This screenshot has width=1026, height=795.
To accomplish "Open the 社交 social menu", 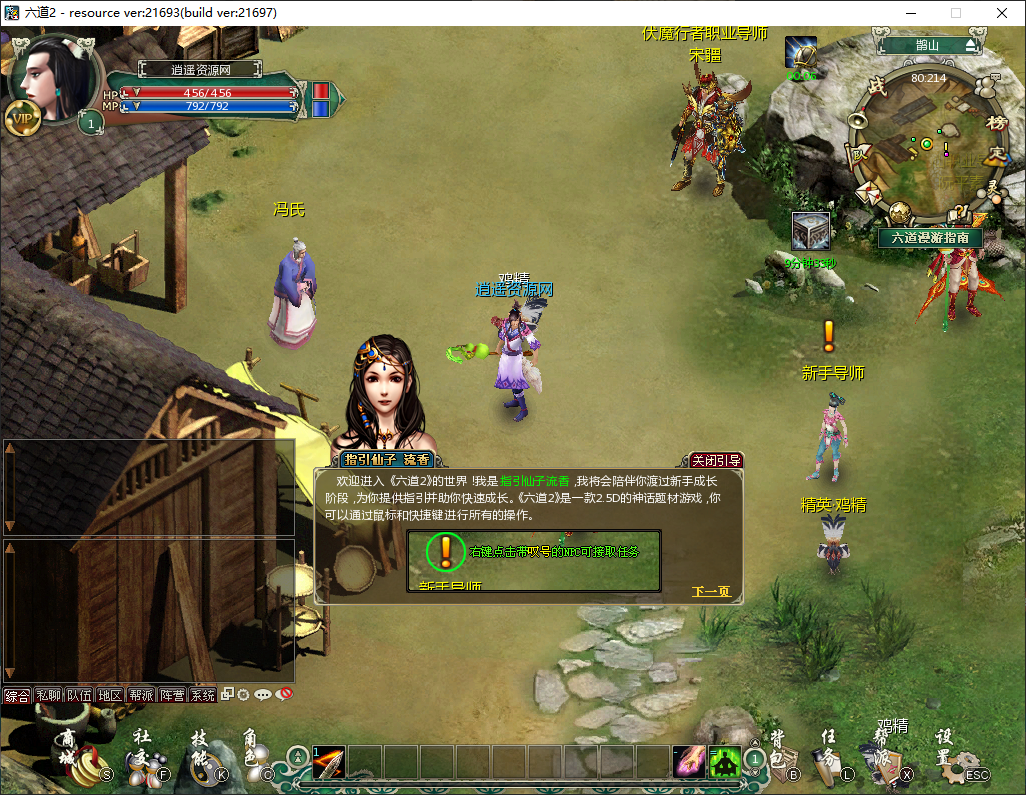I will point(145,759).
